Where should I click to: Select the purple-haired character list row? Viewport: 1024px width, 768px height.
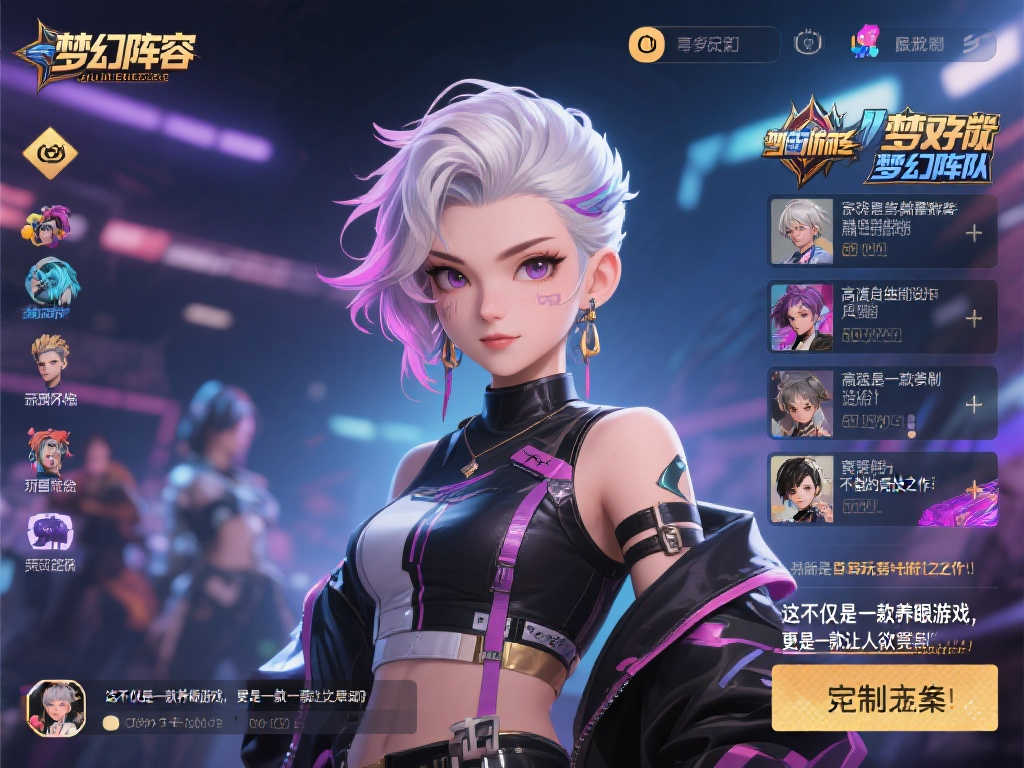tap(882, 316)
